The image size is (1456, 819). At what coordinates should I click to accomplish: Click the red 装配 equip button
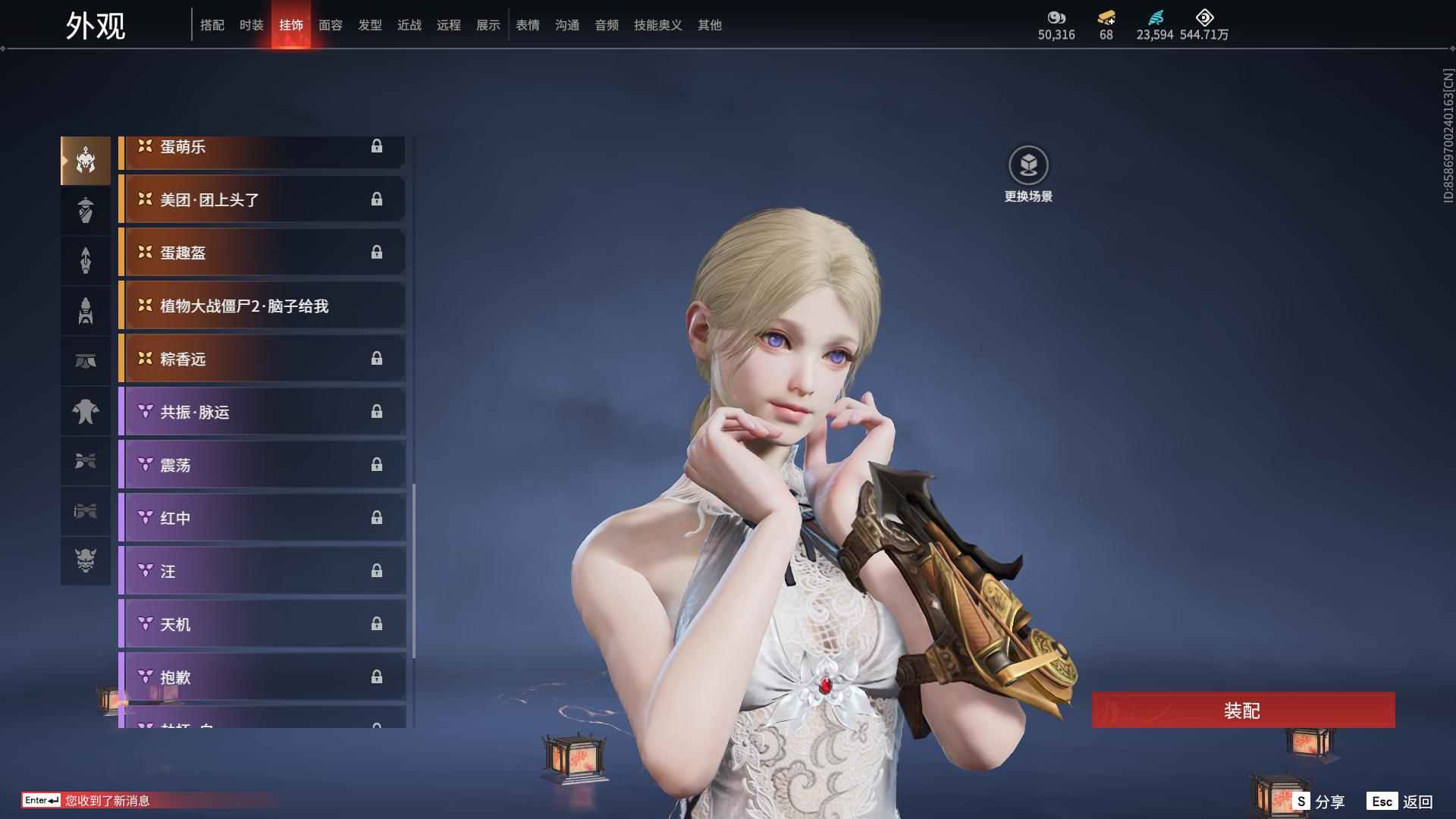pos(1242,710)
